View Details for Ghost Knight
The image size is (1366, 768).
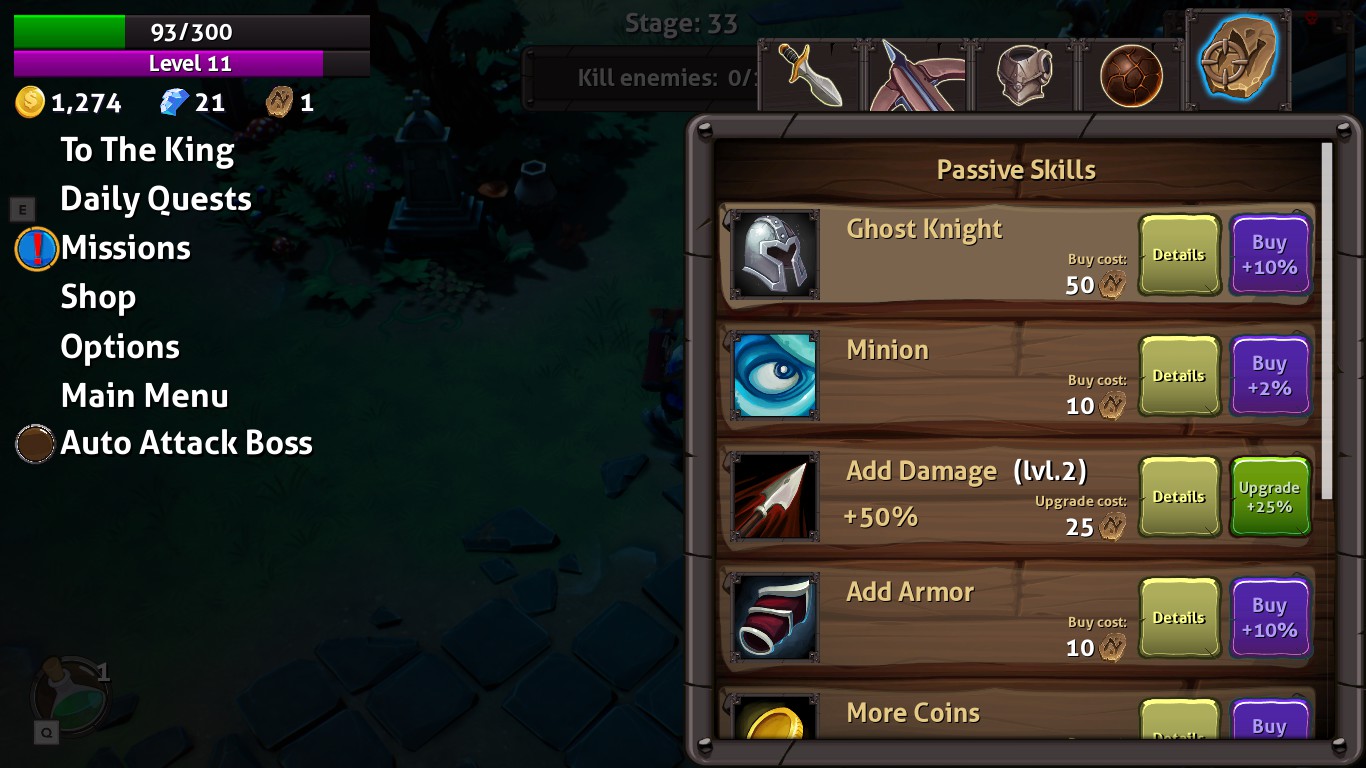(x=1179, y=255)
